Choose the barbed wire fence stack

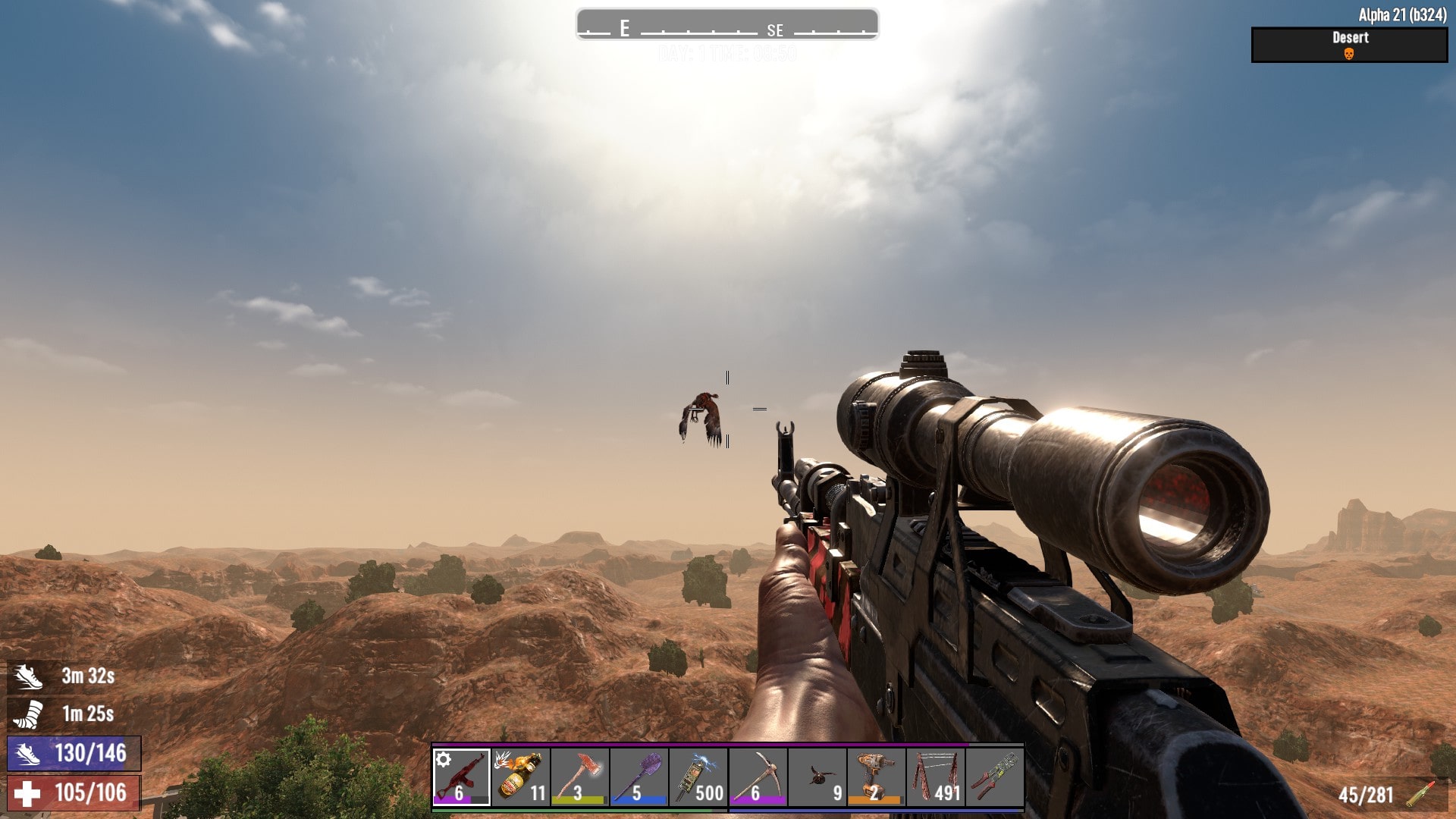(x=935, y=777)
